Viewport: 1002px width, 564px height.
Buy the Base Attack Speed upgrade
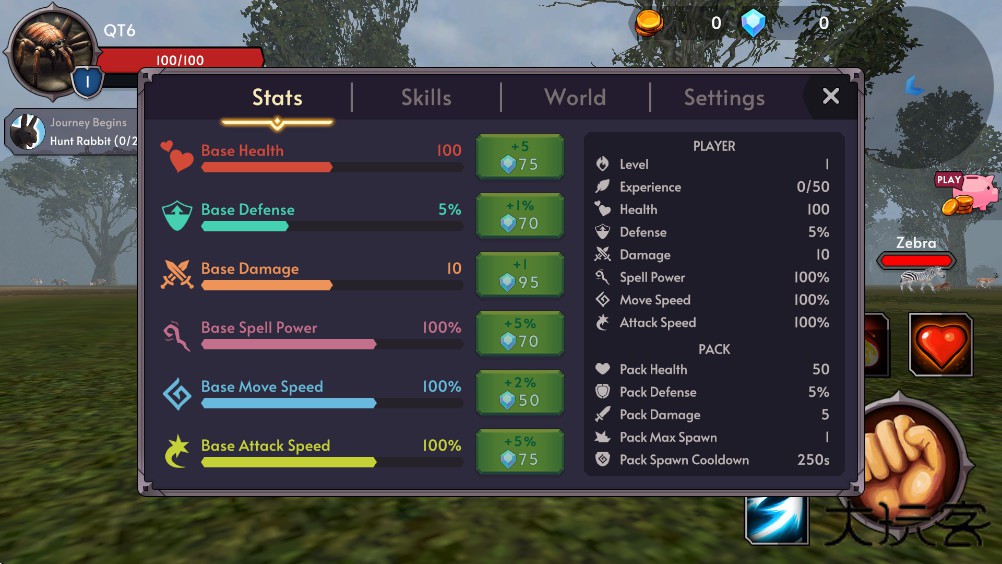click(519, 452)
